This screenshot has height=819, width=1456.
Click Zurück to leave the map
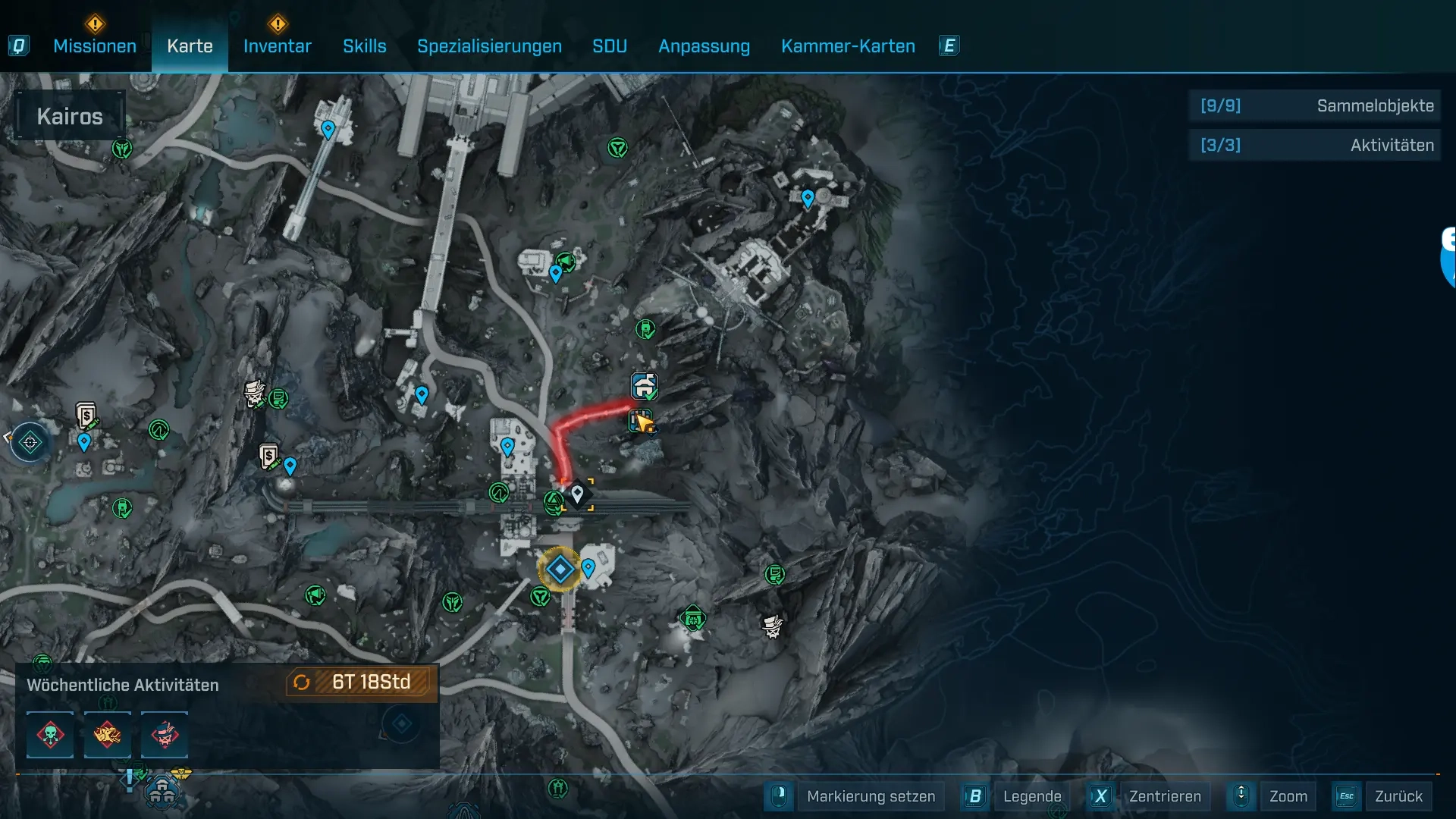pyautogui.click(x=1398, y=796)
